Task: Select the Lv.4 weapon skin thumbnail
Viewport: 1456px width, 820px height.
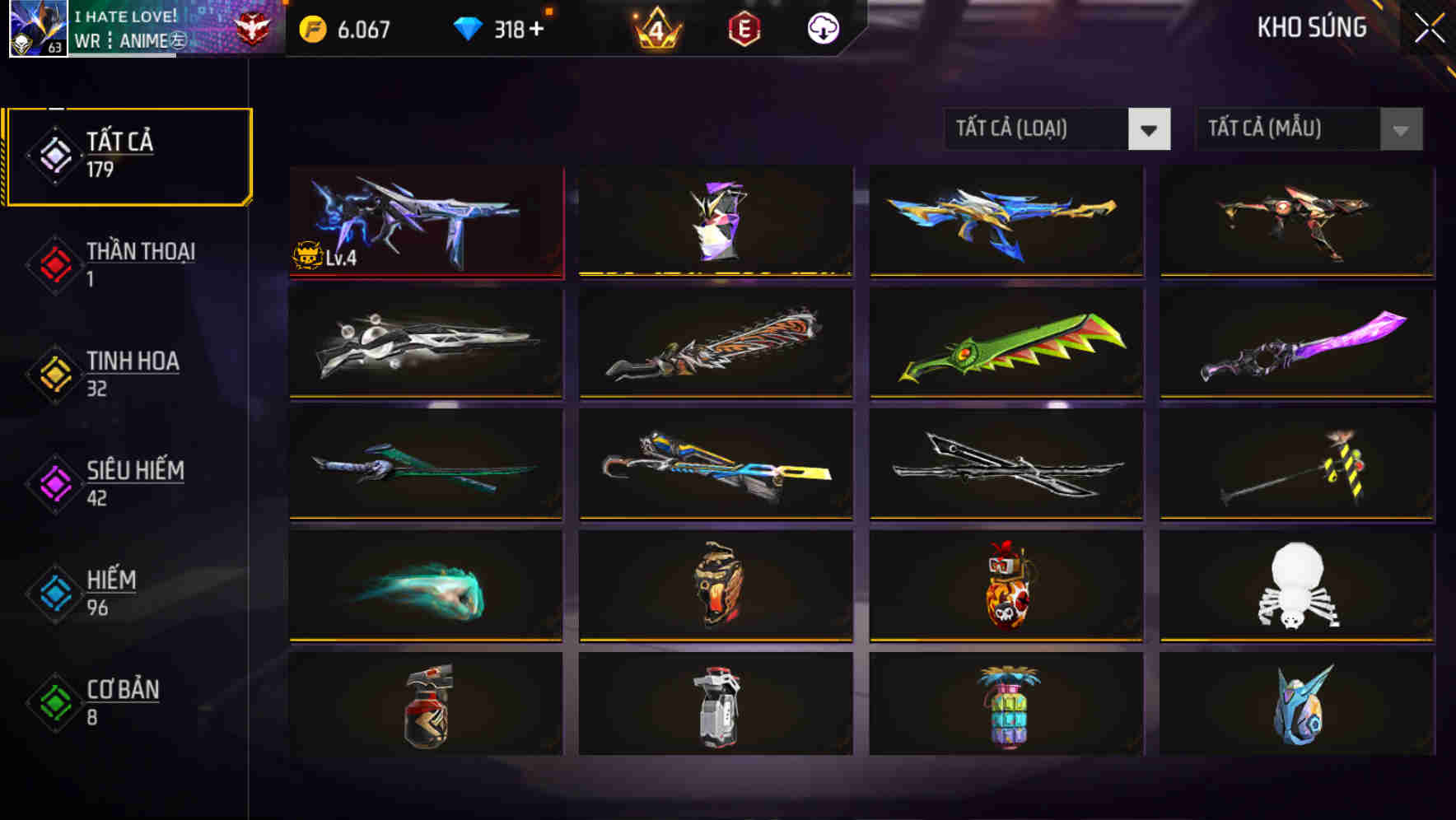Action: point(425,221)
